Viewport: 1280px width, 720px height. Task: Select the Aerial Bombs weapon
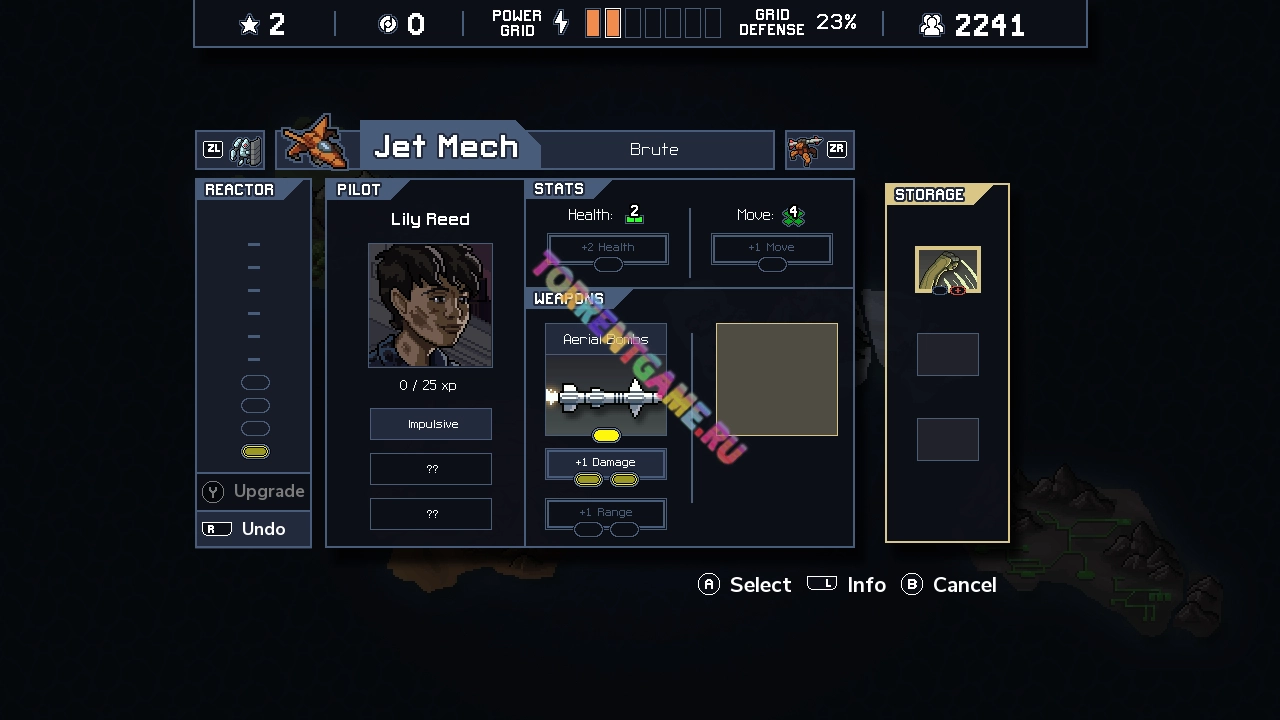click(606, 380)
